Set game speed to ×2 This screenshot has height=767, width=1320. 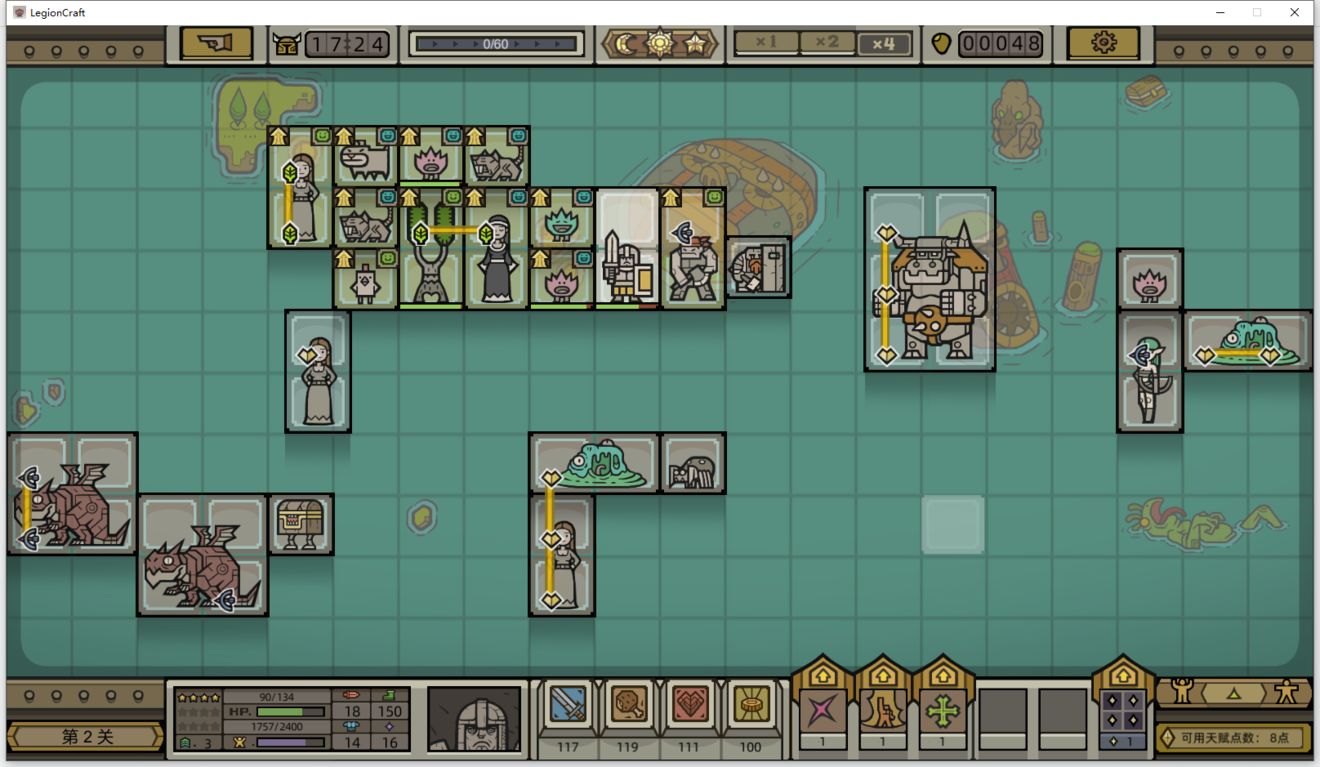[x=826, y=43]
